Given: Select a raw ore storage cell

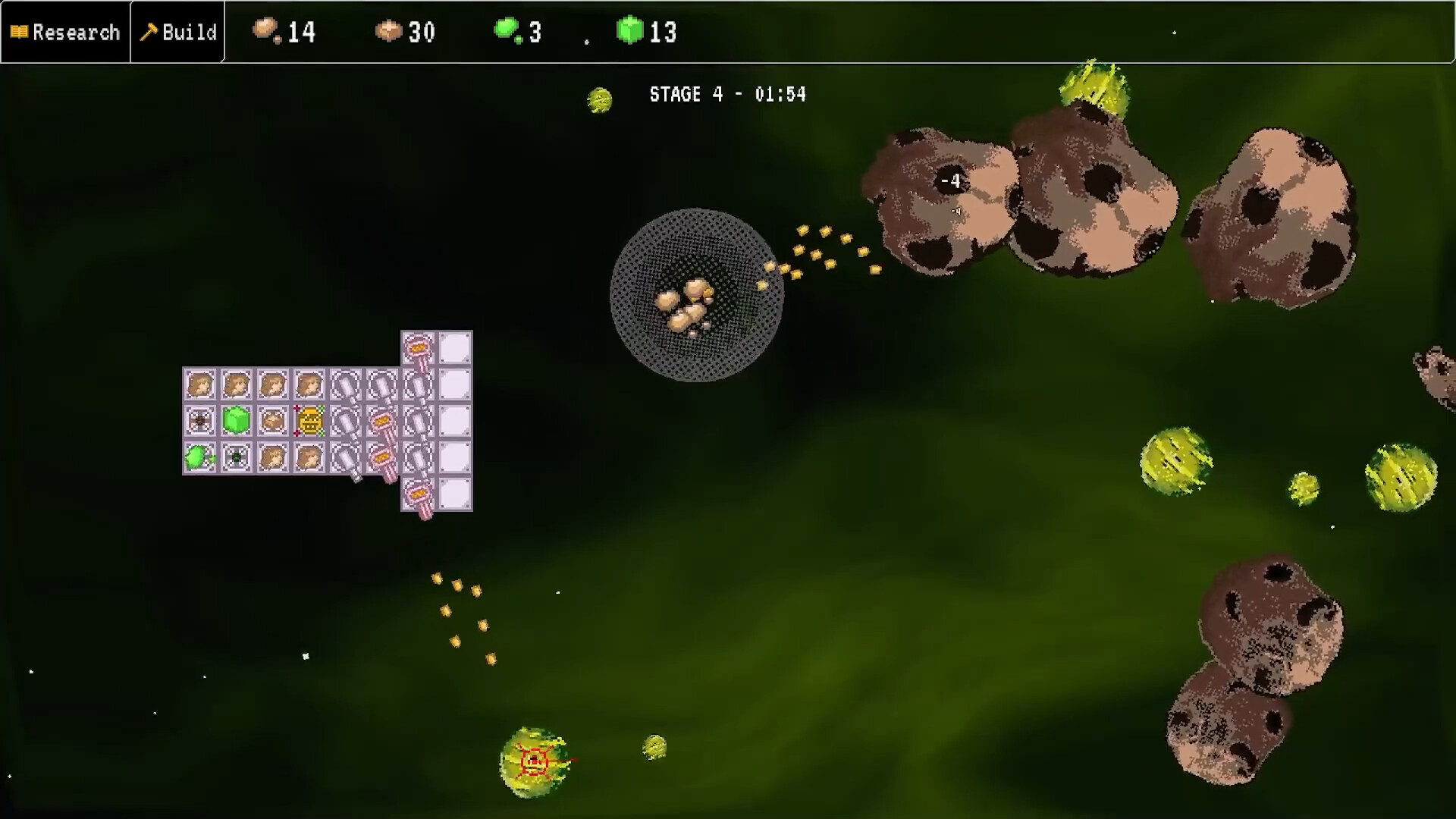Looking at the screenshot, I should coord(201,384).
